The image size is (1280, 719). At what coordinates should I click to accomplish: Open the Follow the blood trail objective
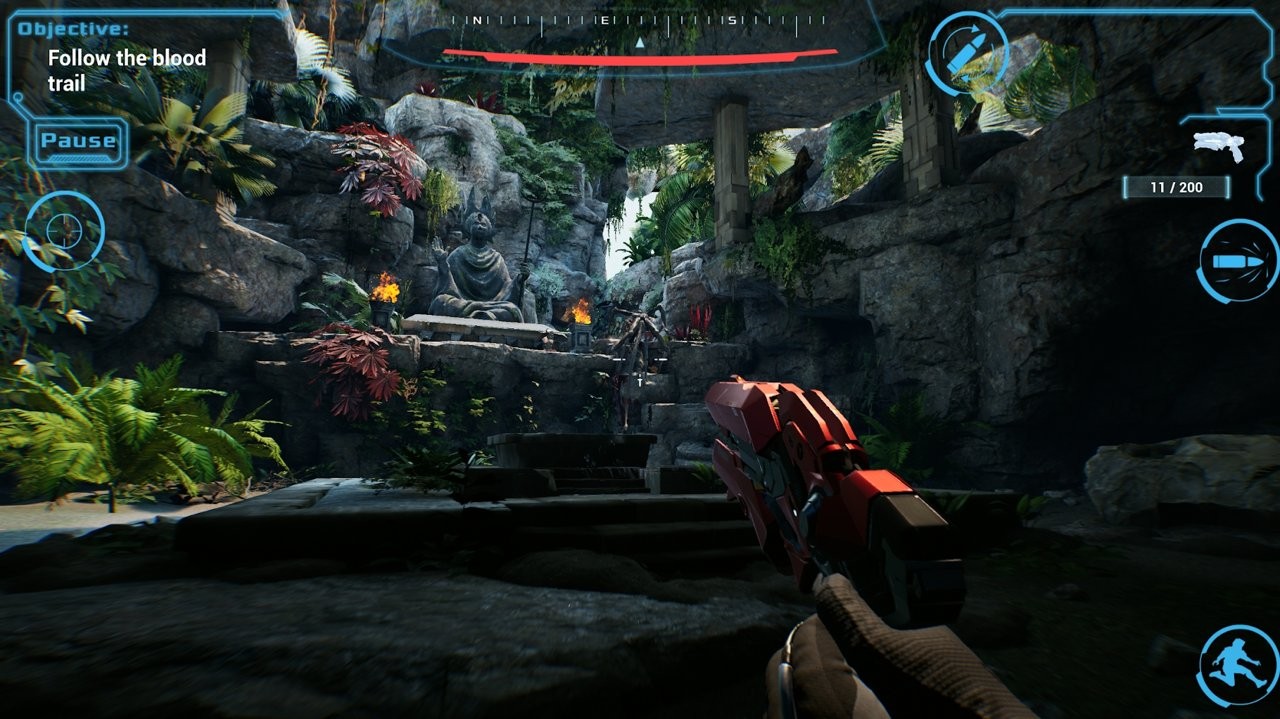[126, 70]
